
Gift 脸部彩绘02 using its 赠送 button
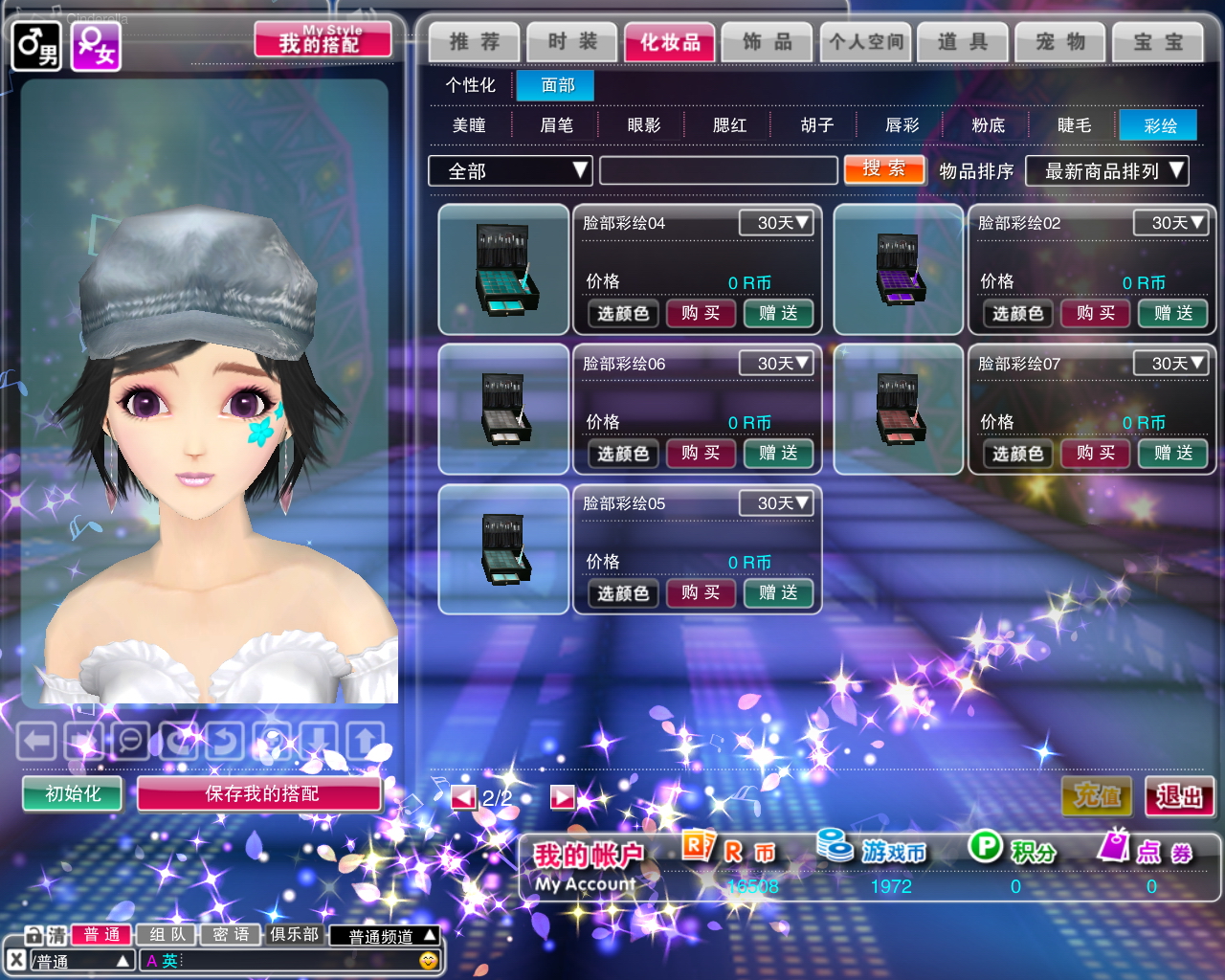(1172, 313)
